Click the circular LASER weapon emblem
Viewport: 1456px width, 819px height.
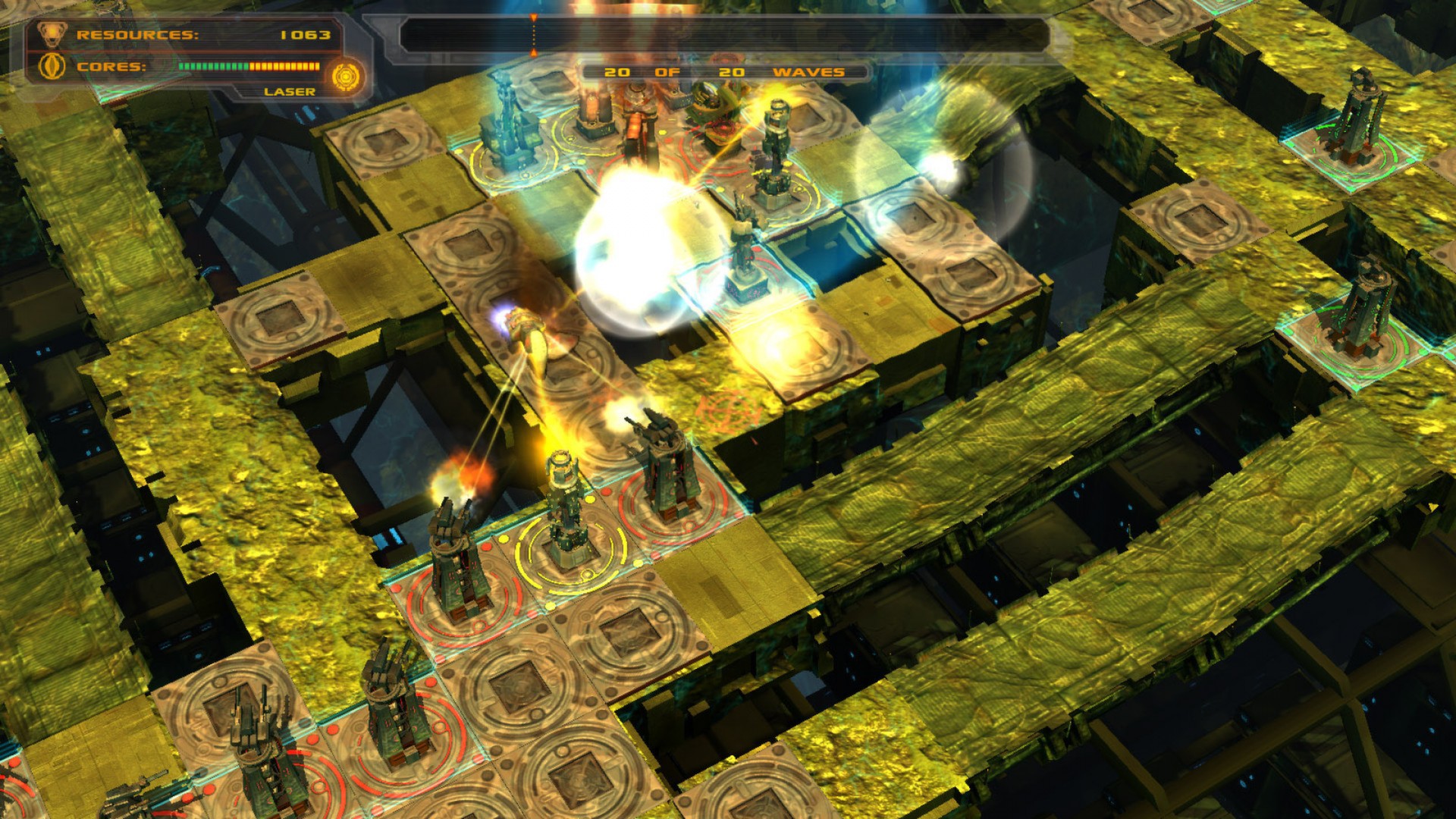coord(347,76)
